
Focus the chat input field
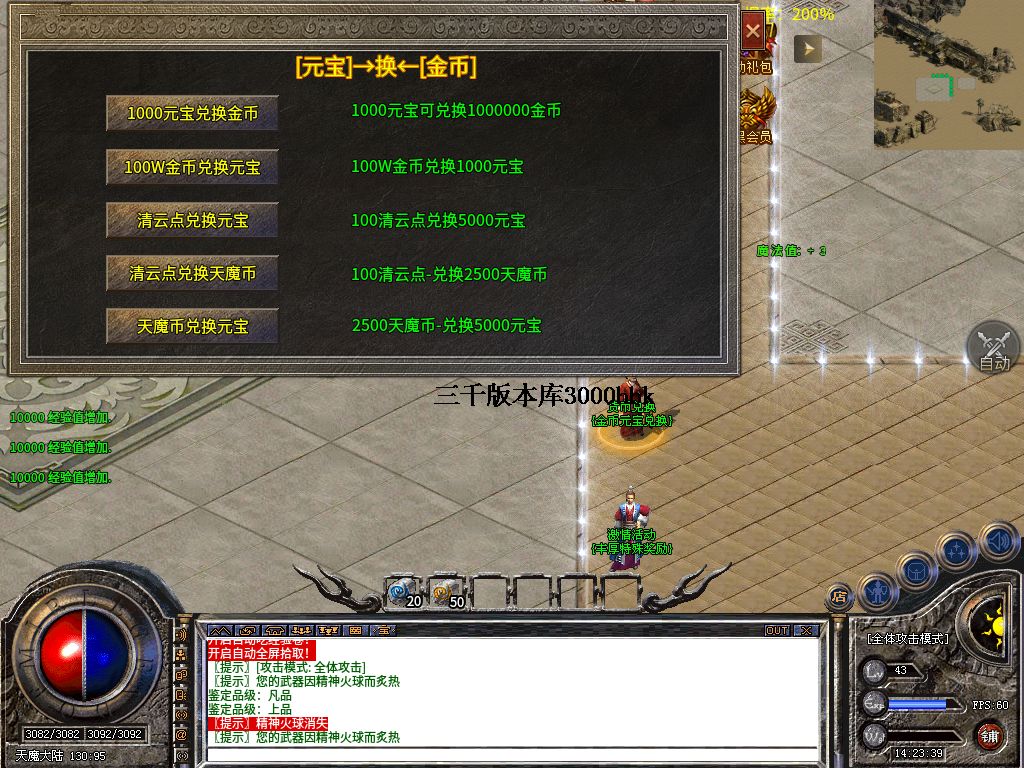pos(510,753)
